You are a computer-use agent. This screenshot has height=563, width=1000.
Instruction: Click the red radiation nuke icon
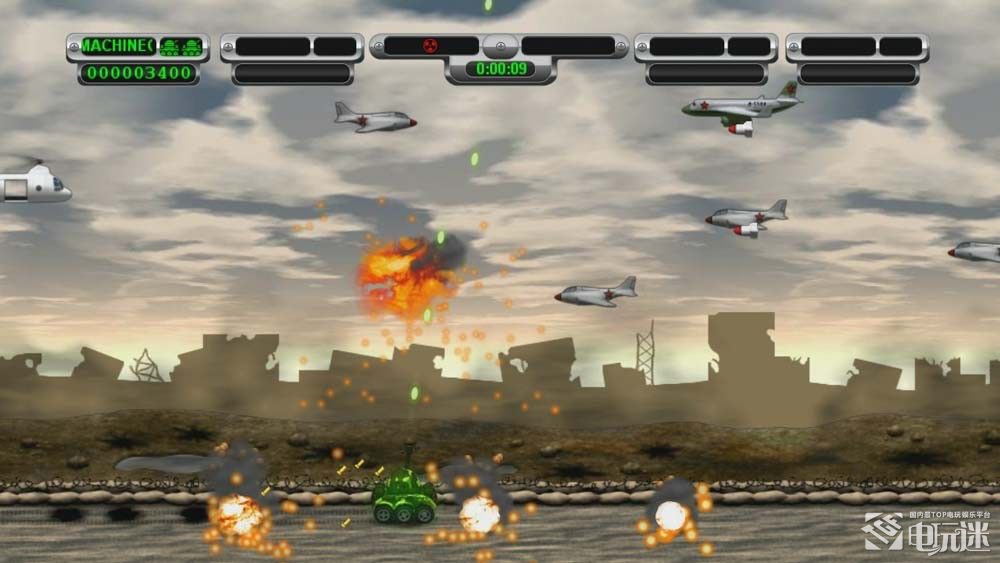432,45
